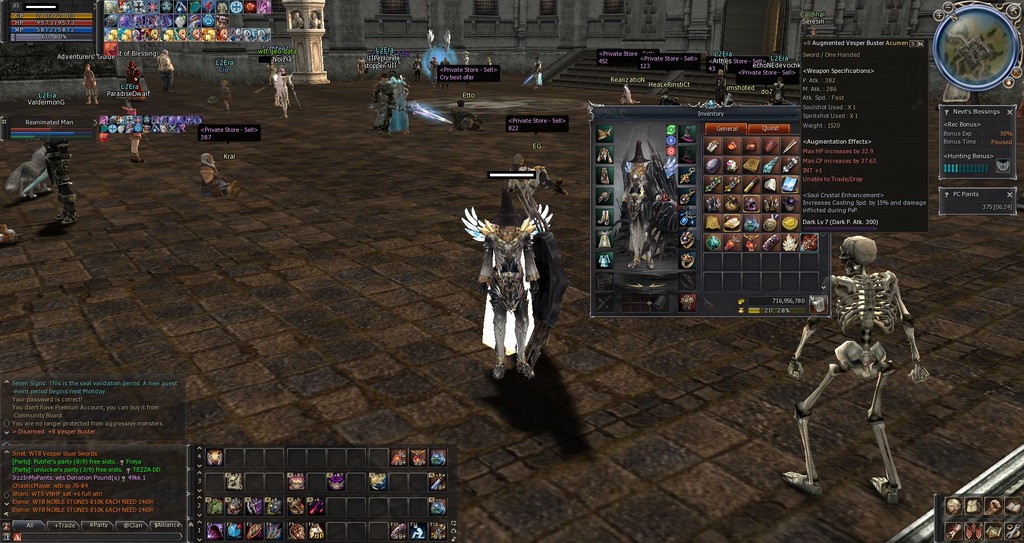Select the General inventory tab
This screenshot has height=543, width=1024.
(726, 128)
